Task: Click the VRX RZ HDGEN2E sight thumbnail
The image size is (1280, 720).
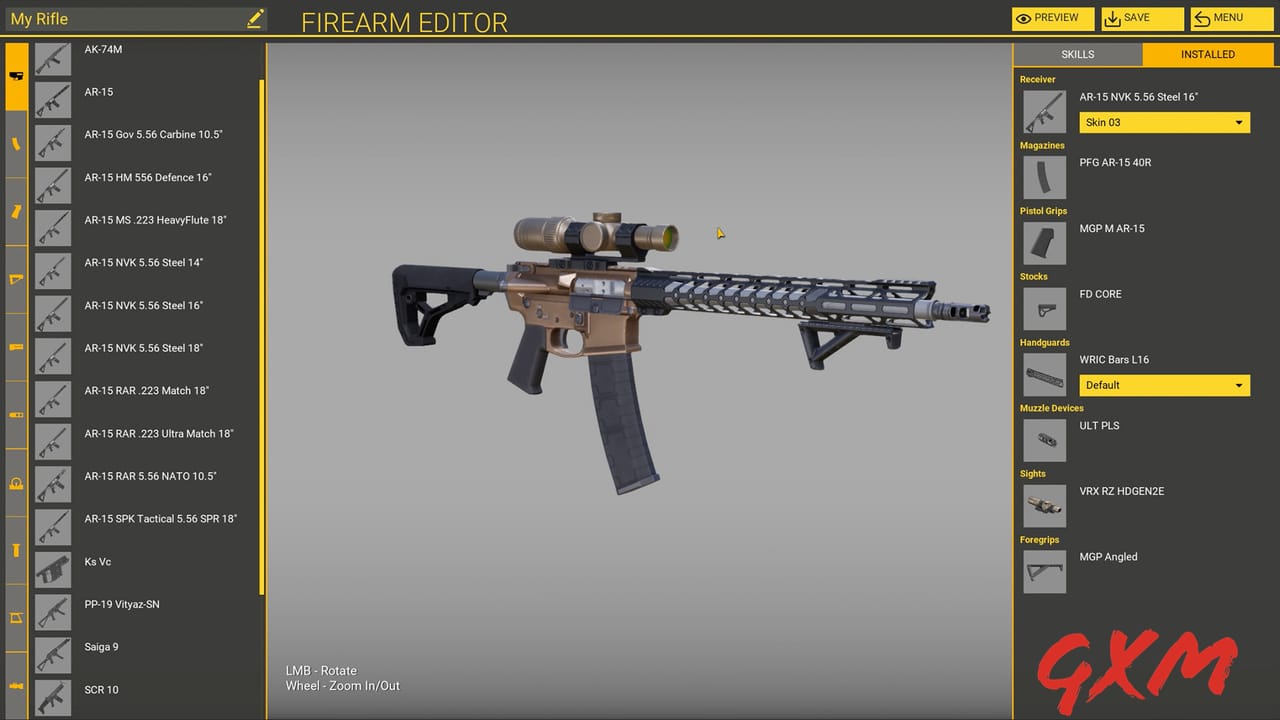Action: tap(1044, 505)
